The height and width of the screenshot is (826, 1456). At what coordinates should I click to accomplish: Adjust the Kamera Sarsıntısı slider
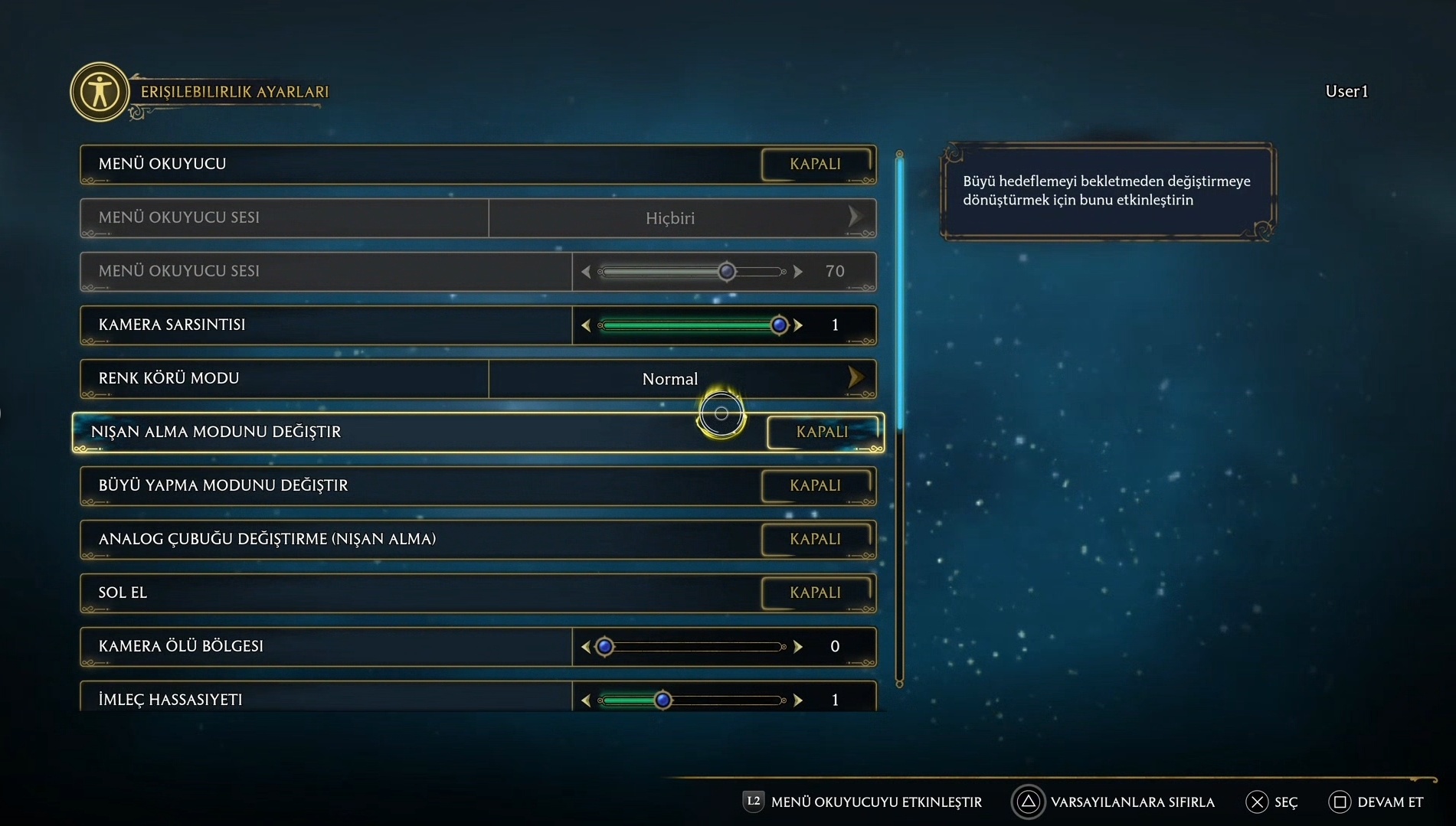click(x=779, y=325)
